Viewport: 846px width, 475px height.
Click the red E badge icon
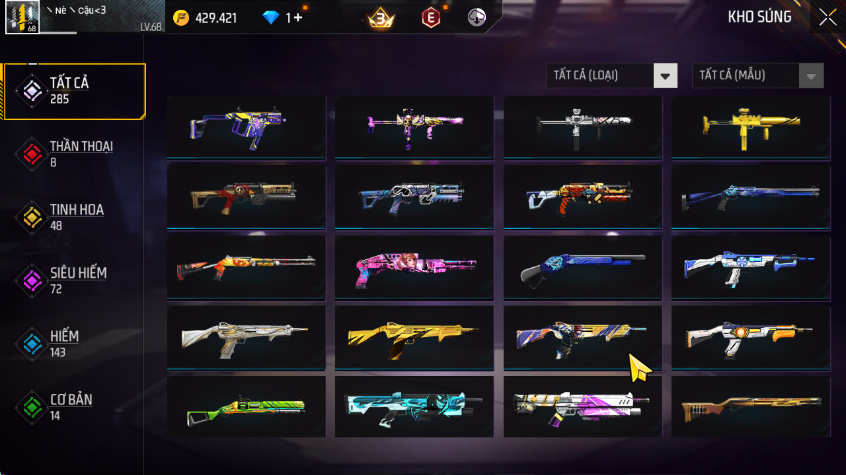[430, 18]
